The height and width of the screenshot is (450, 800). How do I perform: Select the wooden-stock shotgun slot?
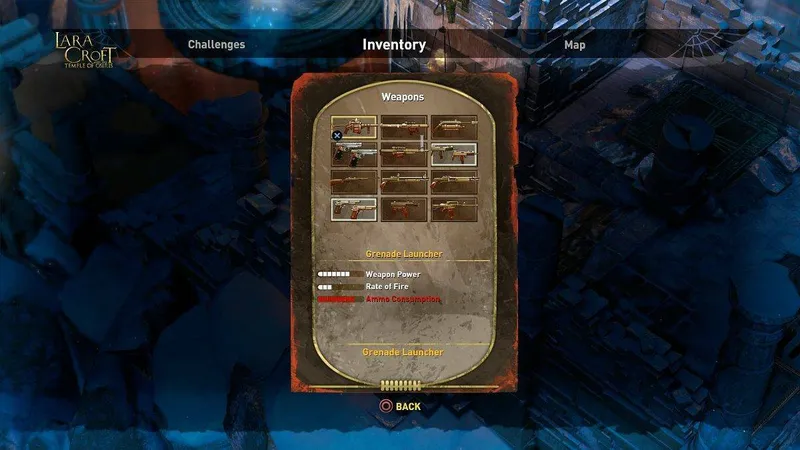pos(354,182)
